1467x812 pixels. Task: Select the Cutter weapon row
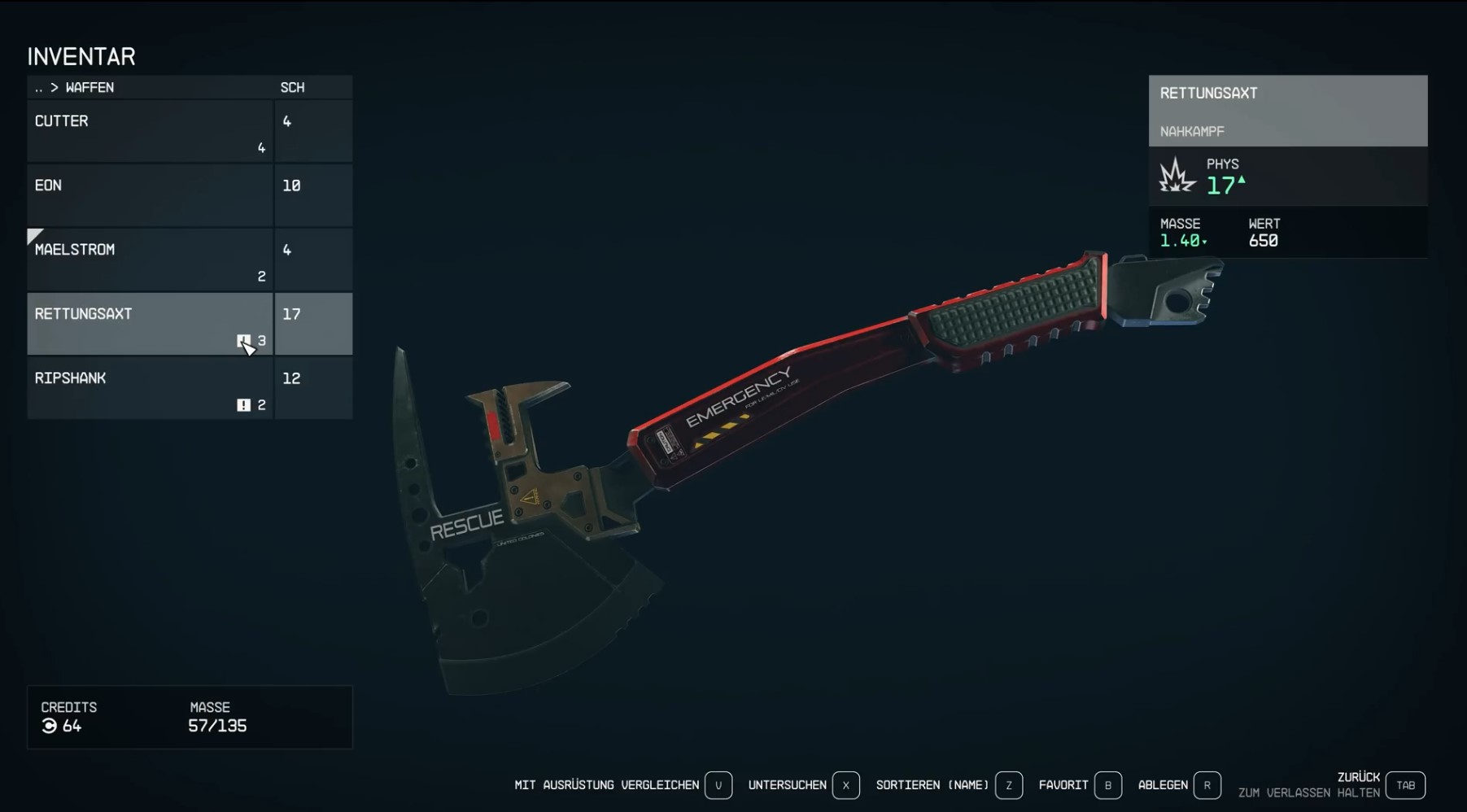click(x=150, y=131)
